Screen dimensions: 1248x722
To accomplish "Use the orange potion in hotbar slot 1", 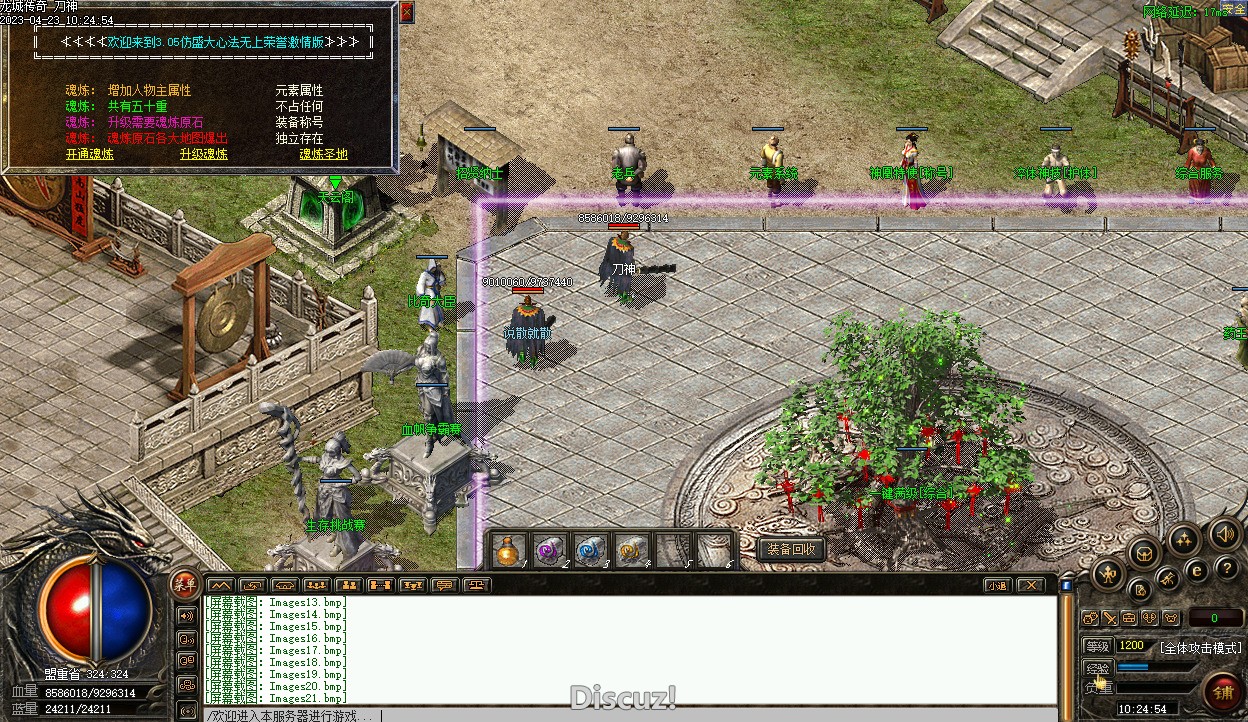I will pos(510,549).
